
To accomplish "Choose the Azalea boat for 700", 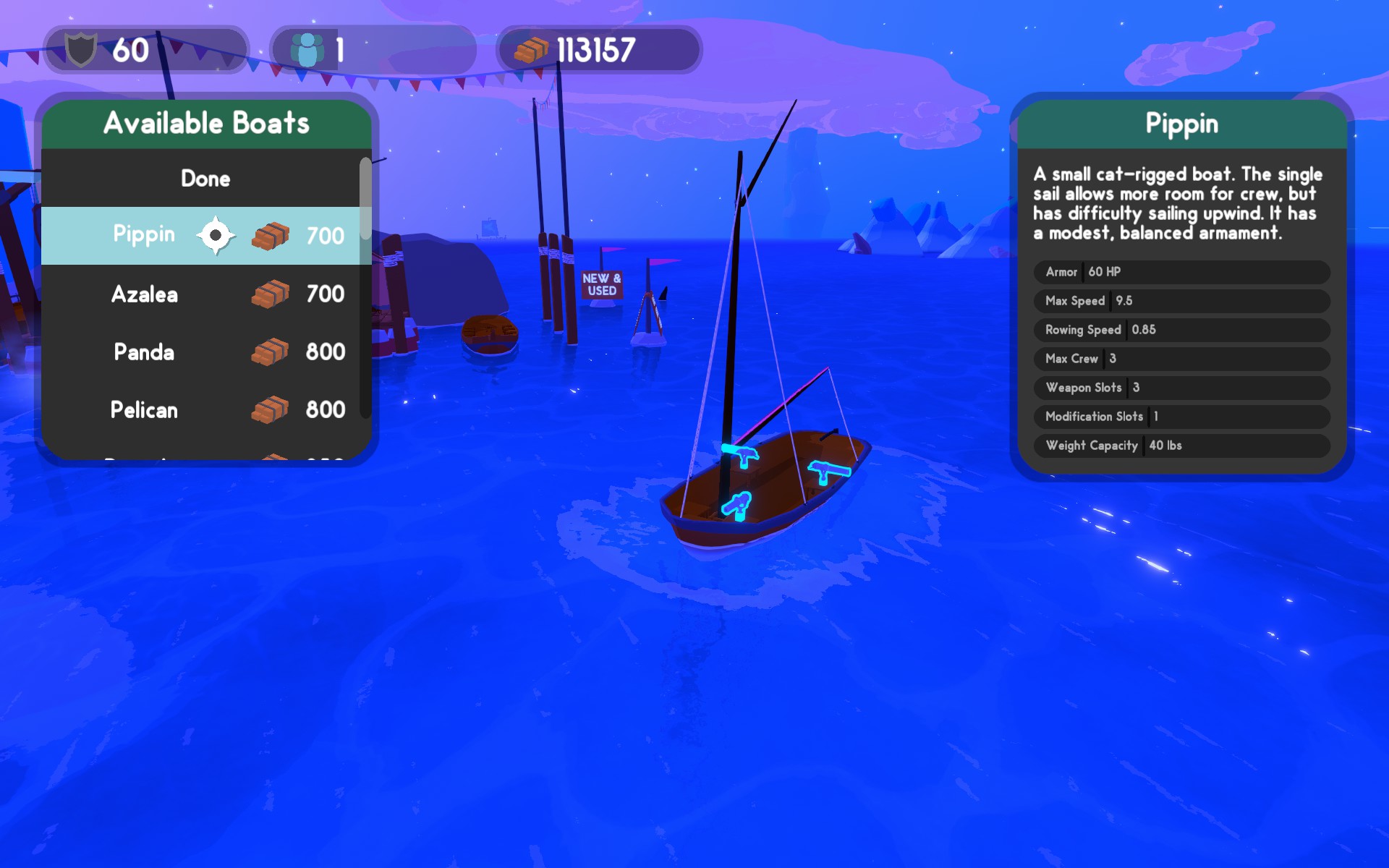I will pos(201,294).
